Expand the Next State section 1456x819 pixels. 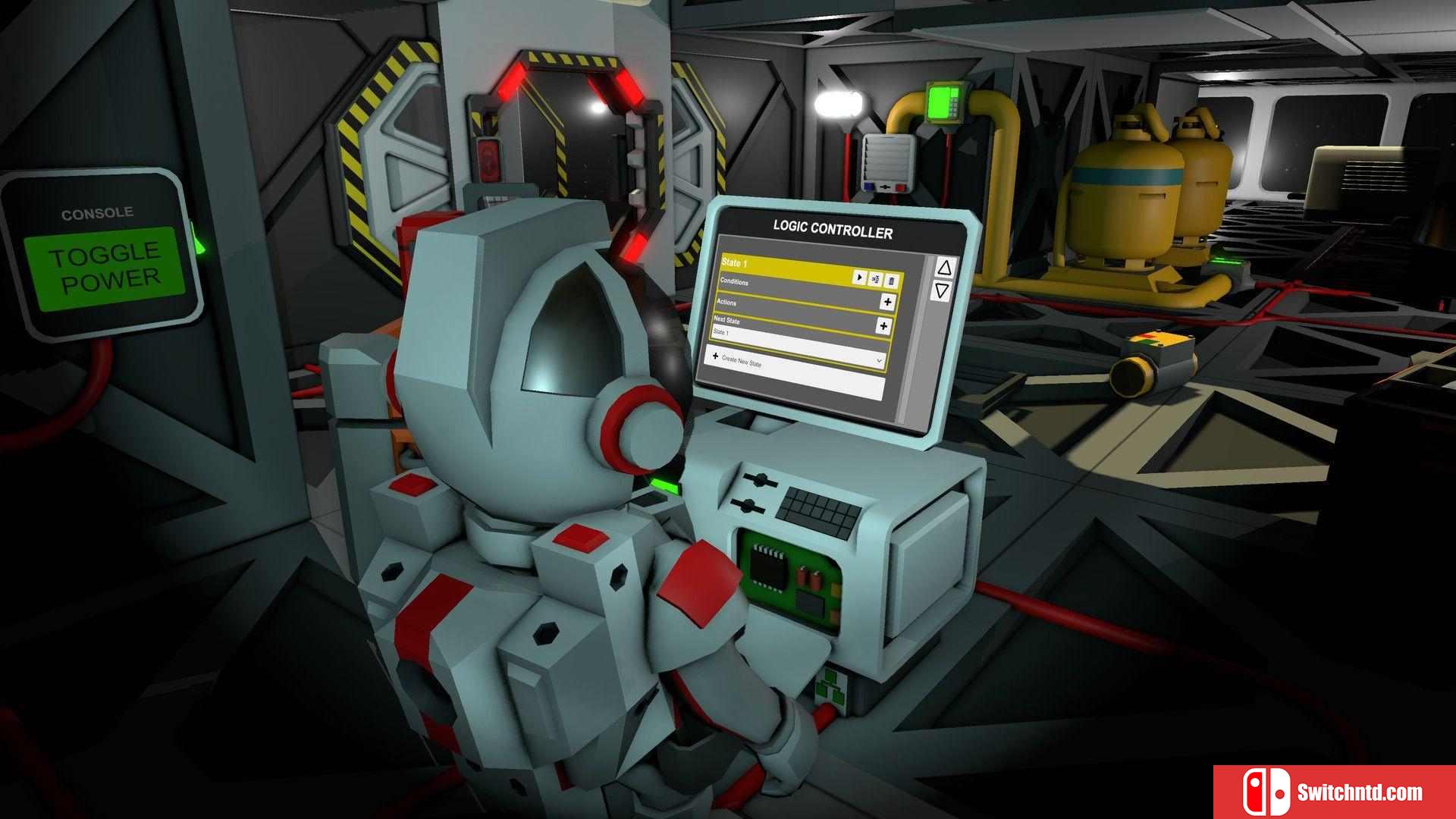pos(727,319)
